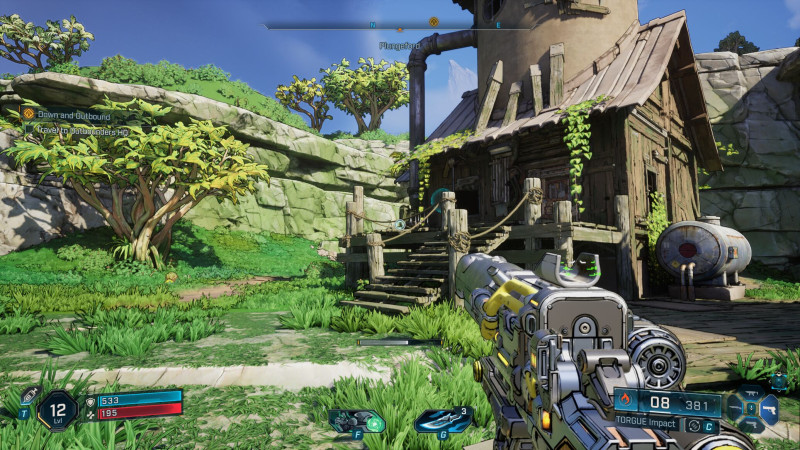Click the fire element weapon icon
Image resolution: width=800 pixels, height=450 pixels.
pyautogui.click(x=626, y=404)
